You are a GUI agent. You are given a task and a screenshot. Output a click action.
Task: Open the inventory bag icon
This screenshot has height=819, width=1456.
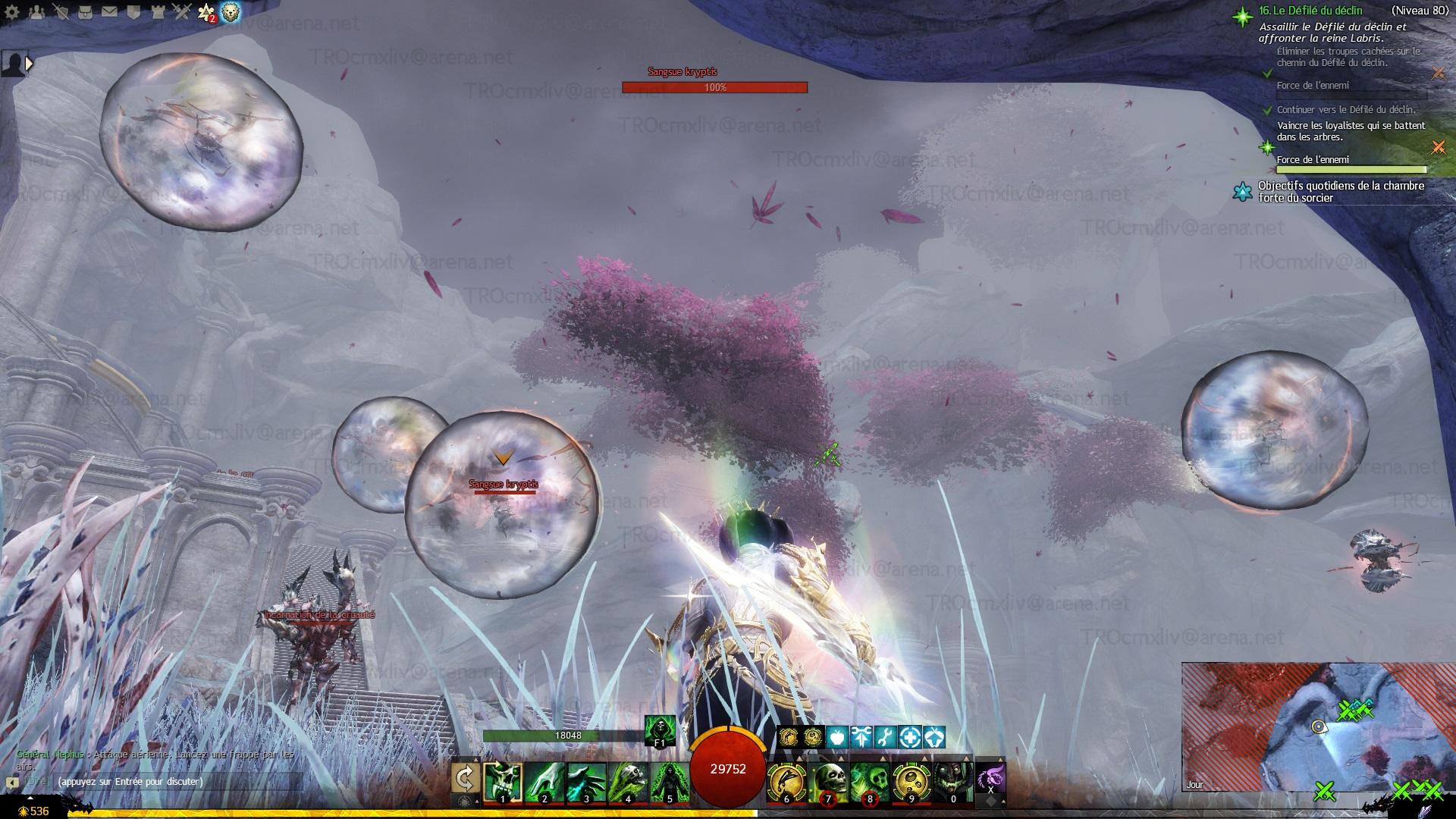(x=85, y=12)
